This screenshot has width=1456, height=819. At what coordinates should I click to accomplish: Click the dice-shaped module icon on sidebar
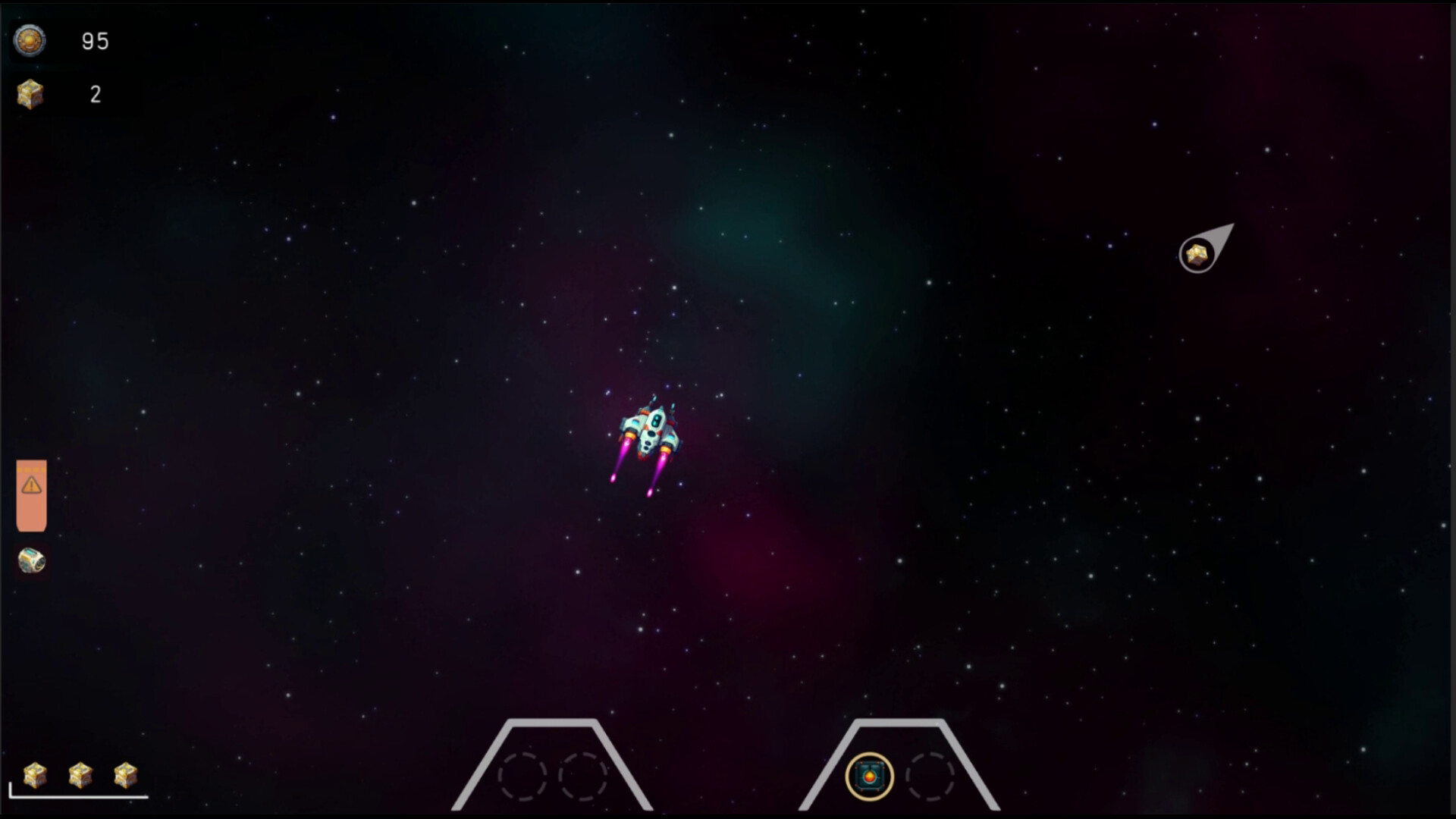[31, 561]
